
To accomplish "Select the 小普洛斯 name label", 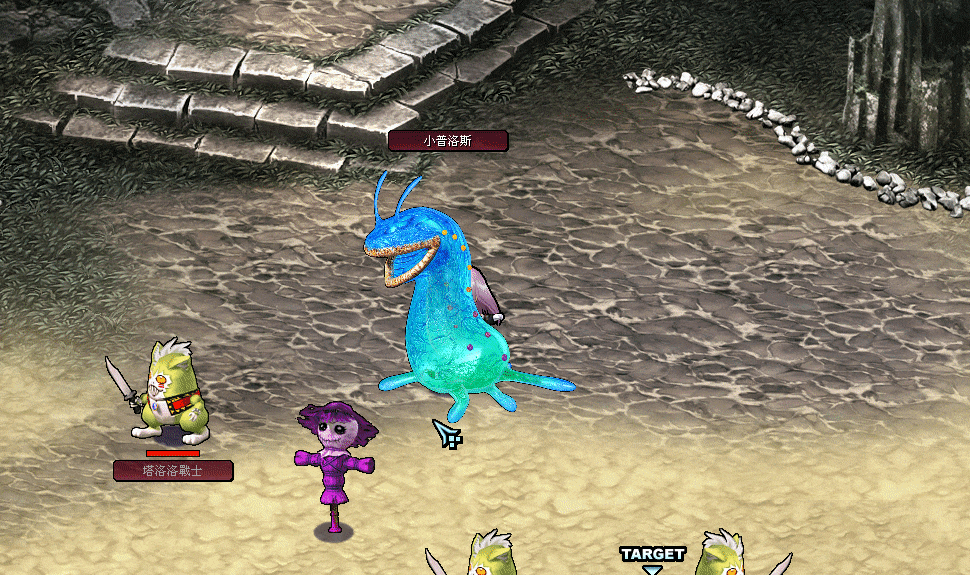I will [447, 141].
